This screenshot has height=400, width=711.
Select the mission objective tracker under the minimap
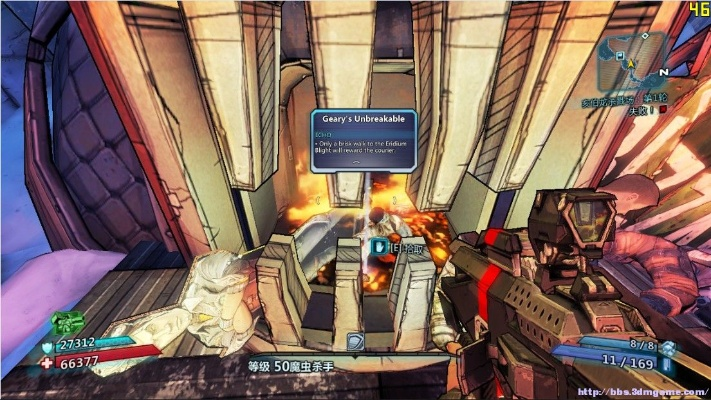tap(629, 103)
